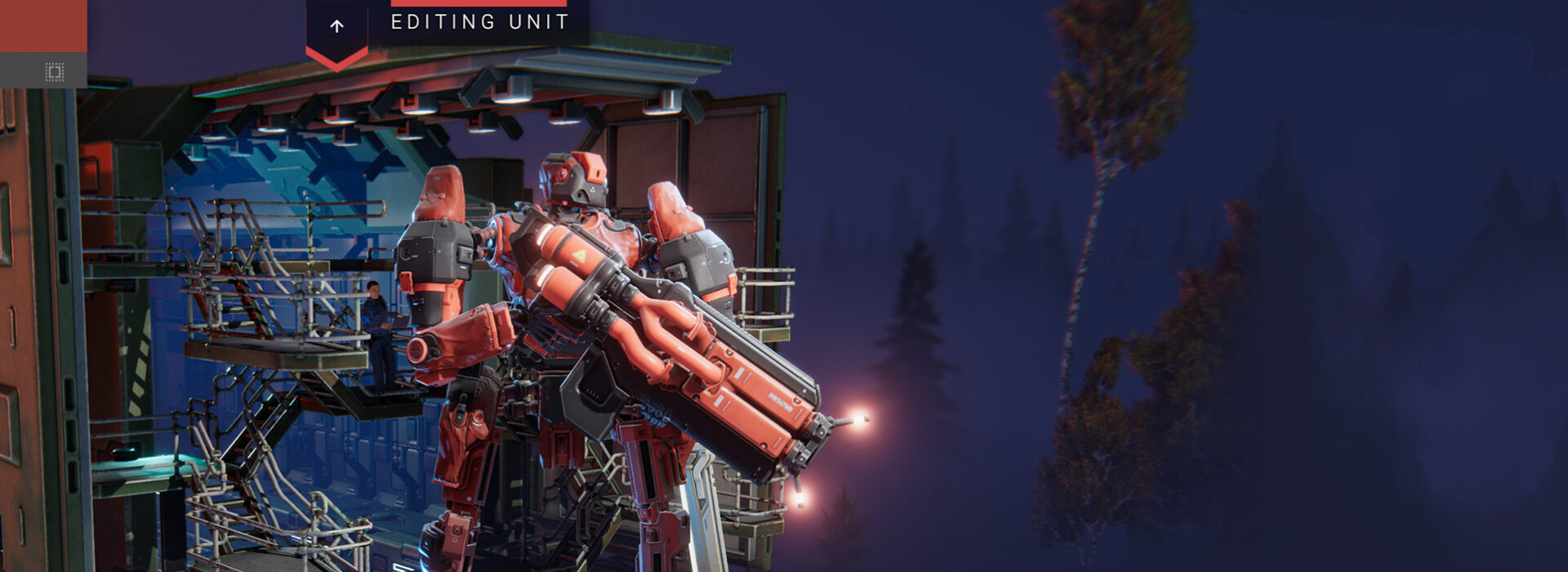Viewport: 1568px width, 572px height.
Task: Click the up arrow back button
Action: (336, 27)
